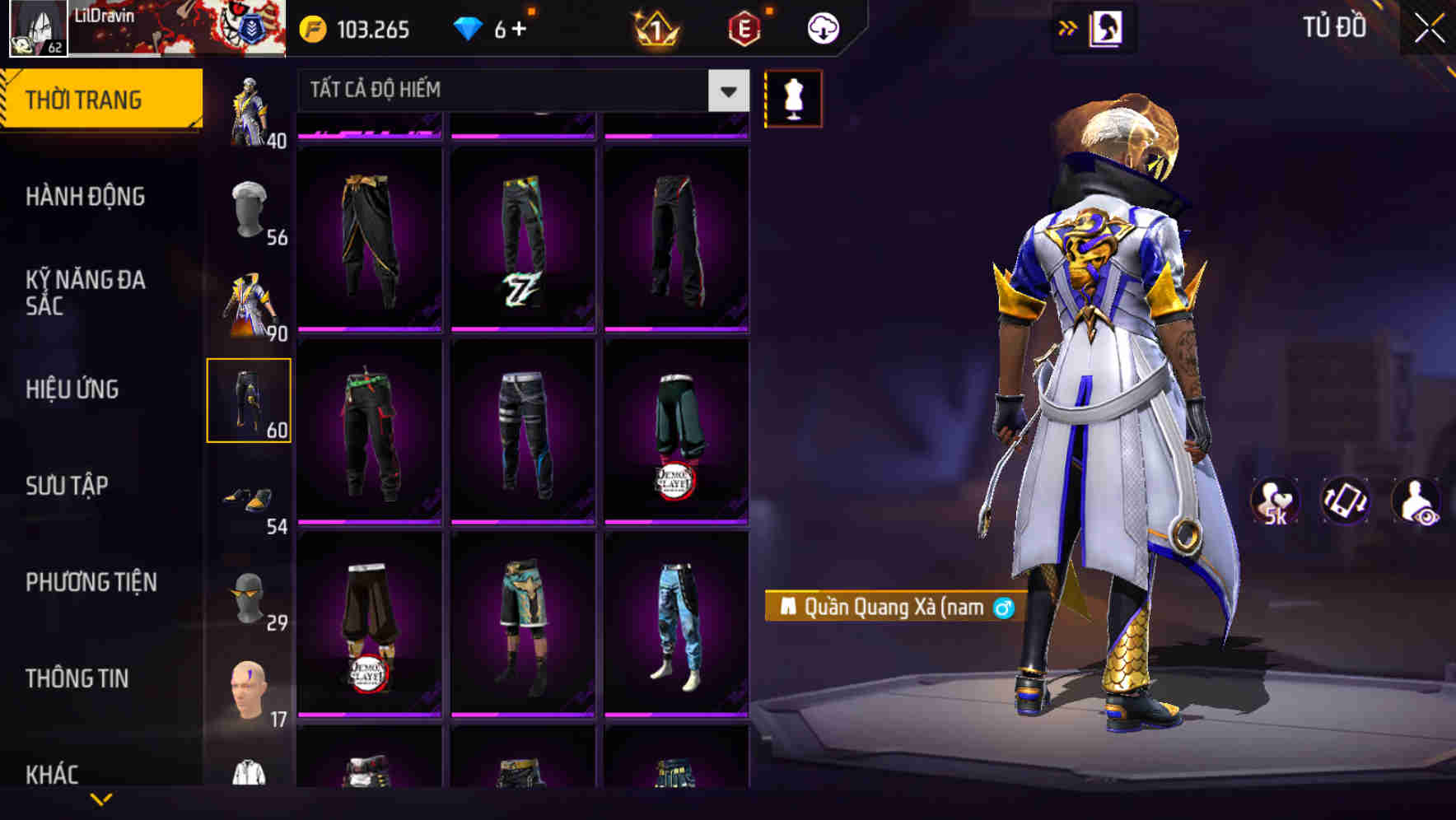Toggle the mannequin display button

click(792, 97)
